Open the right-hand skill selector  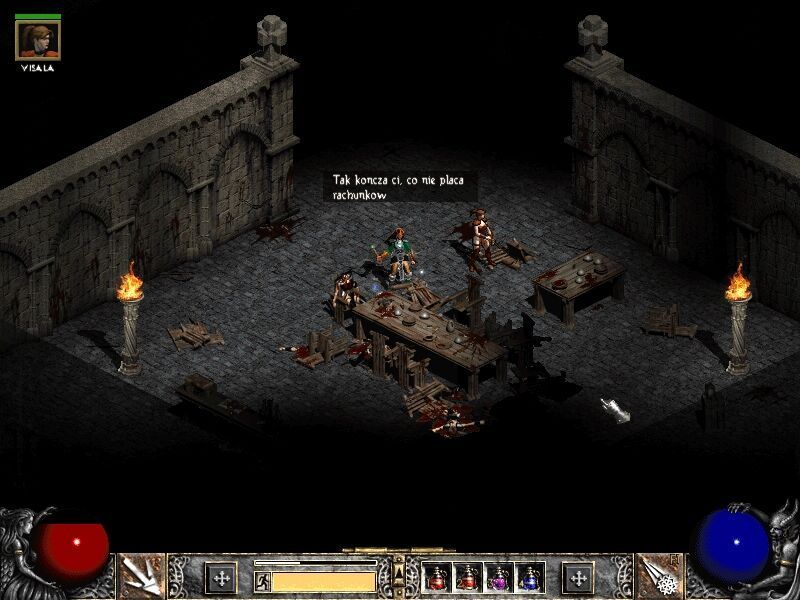point(658,575)
